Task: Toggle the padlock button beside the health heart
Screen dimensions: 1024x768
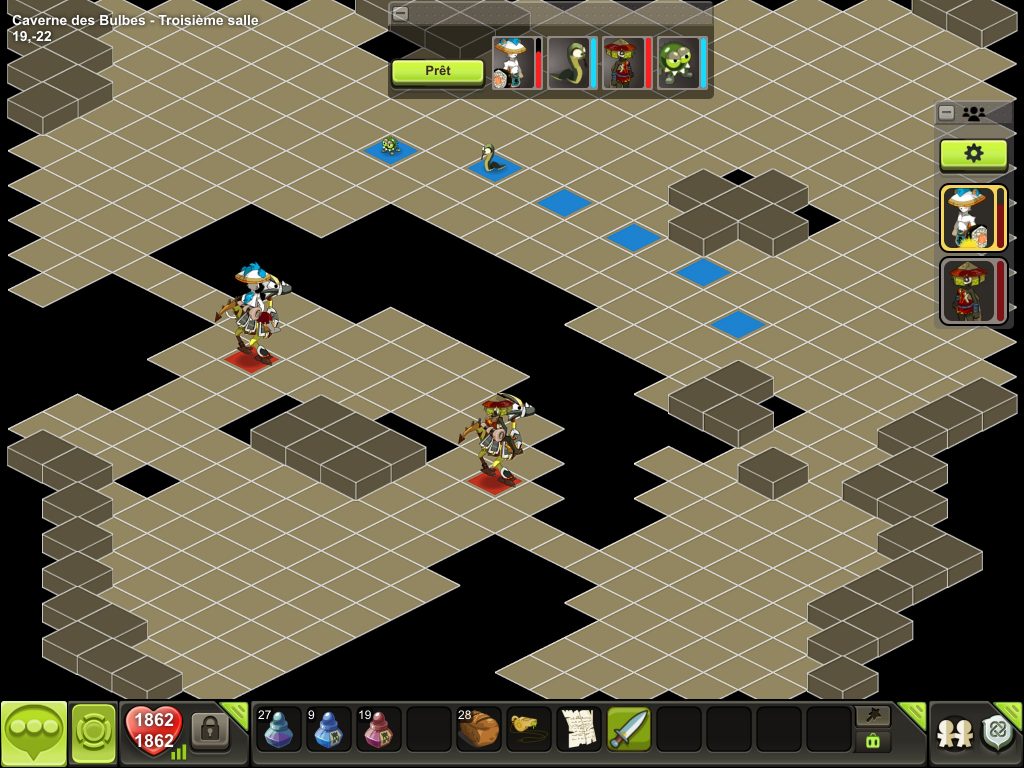Action: point(210,731)
